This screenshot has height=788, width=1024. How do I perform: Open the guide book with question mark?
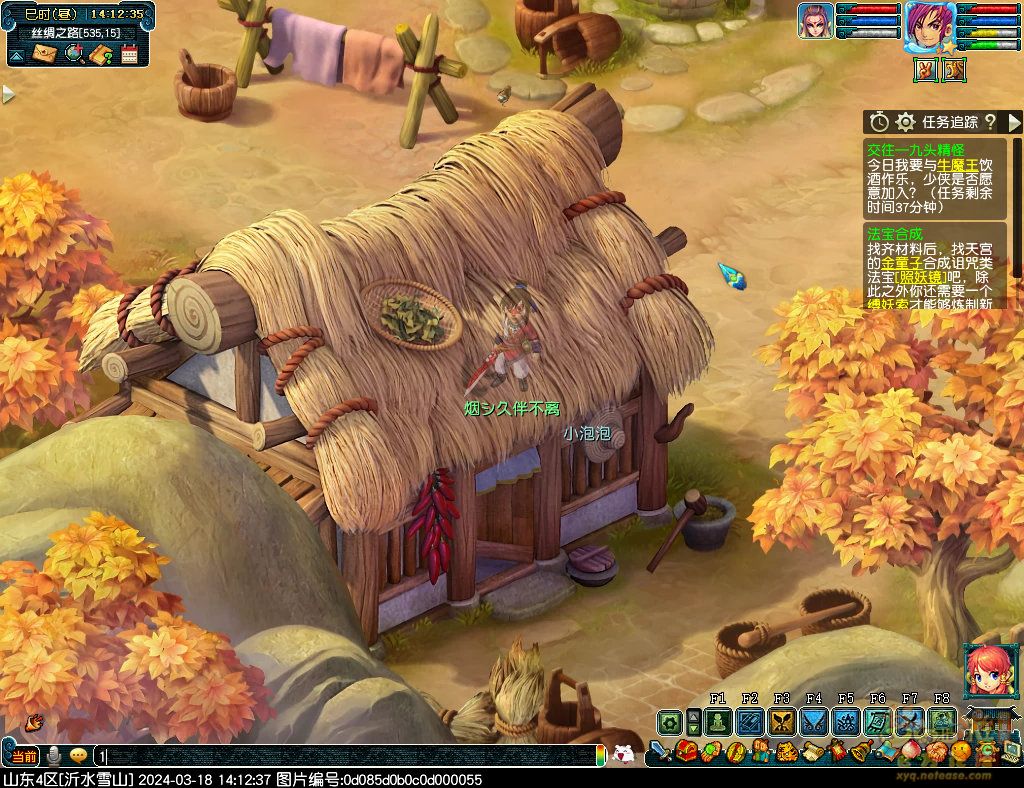click(100, 54)
